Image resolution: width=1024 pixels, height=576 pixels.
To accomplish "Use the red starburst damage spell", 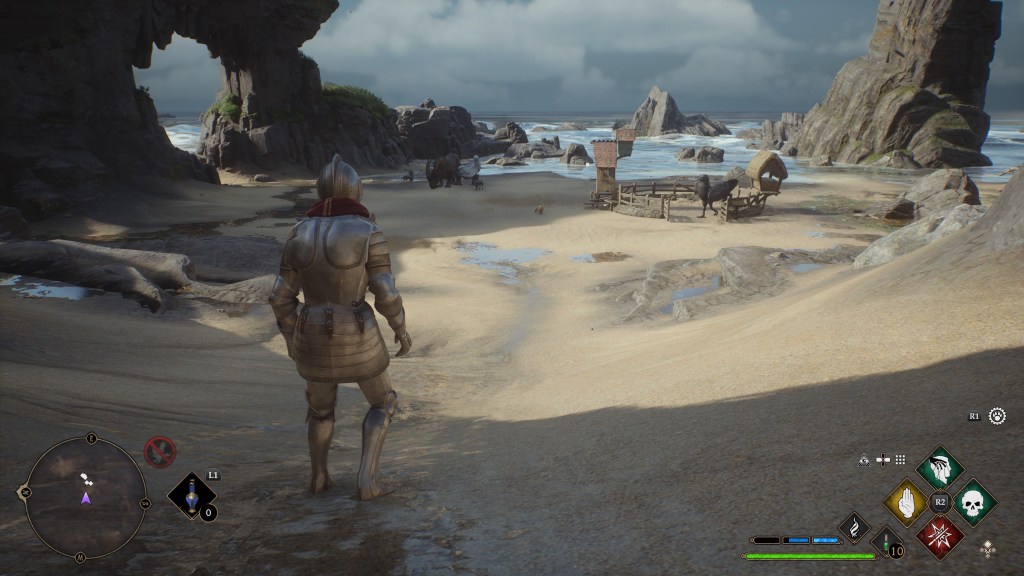I will point(940,536).
